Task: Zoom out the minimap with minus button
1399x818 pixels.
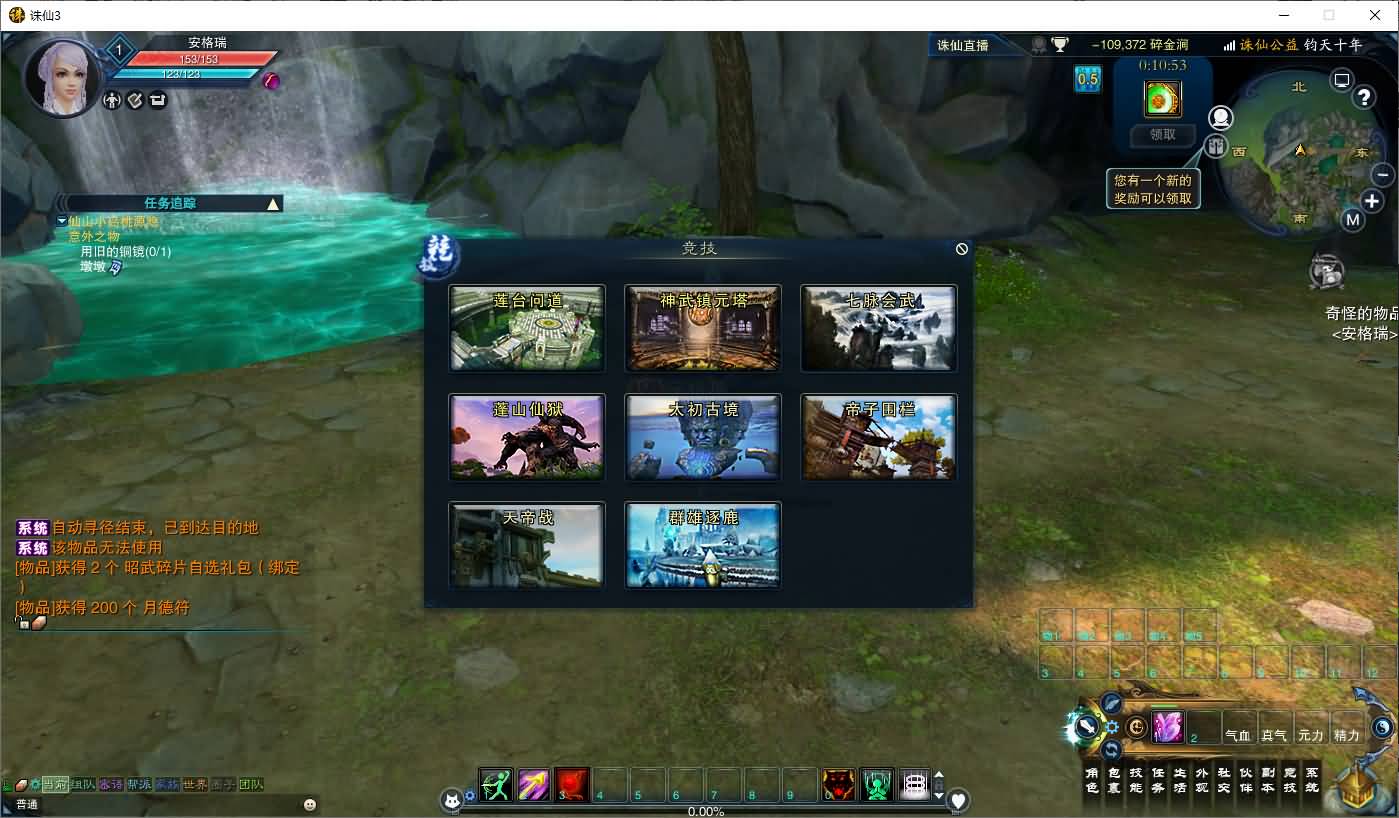Action: pyautogui.click(x=1383, y=175)
